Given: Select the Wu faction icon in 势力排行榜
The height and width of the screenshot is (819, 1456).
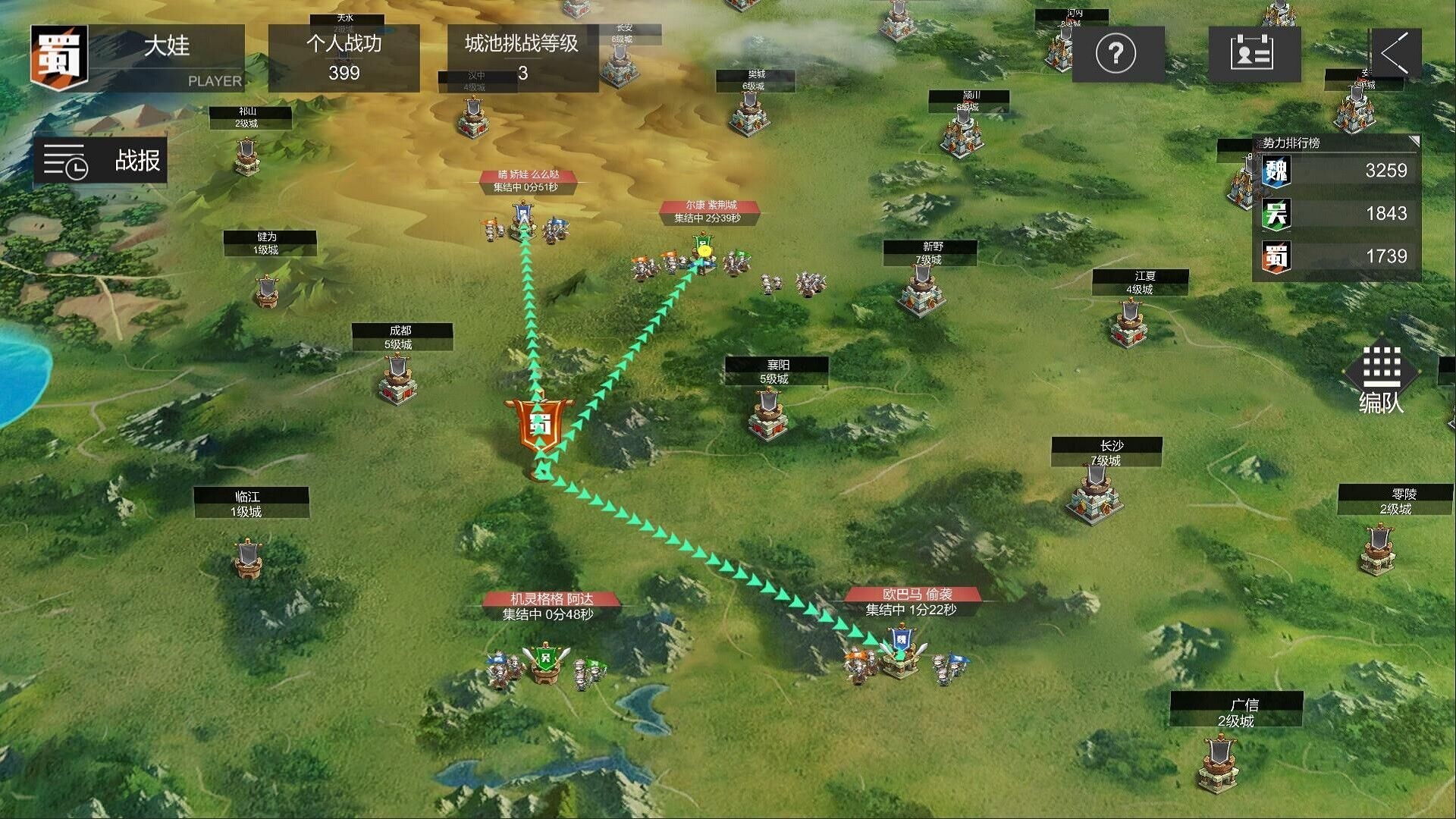Looking at the screenshot, I should point(1275,214).
